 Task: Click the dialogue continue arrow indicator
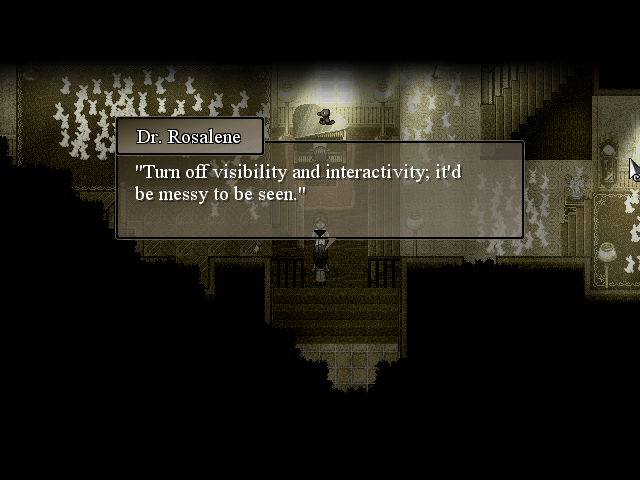(x=319, y=233)
